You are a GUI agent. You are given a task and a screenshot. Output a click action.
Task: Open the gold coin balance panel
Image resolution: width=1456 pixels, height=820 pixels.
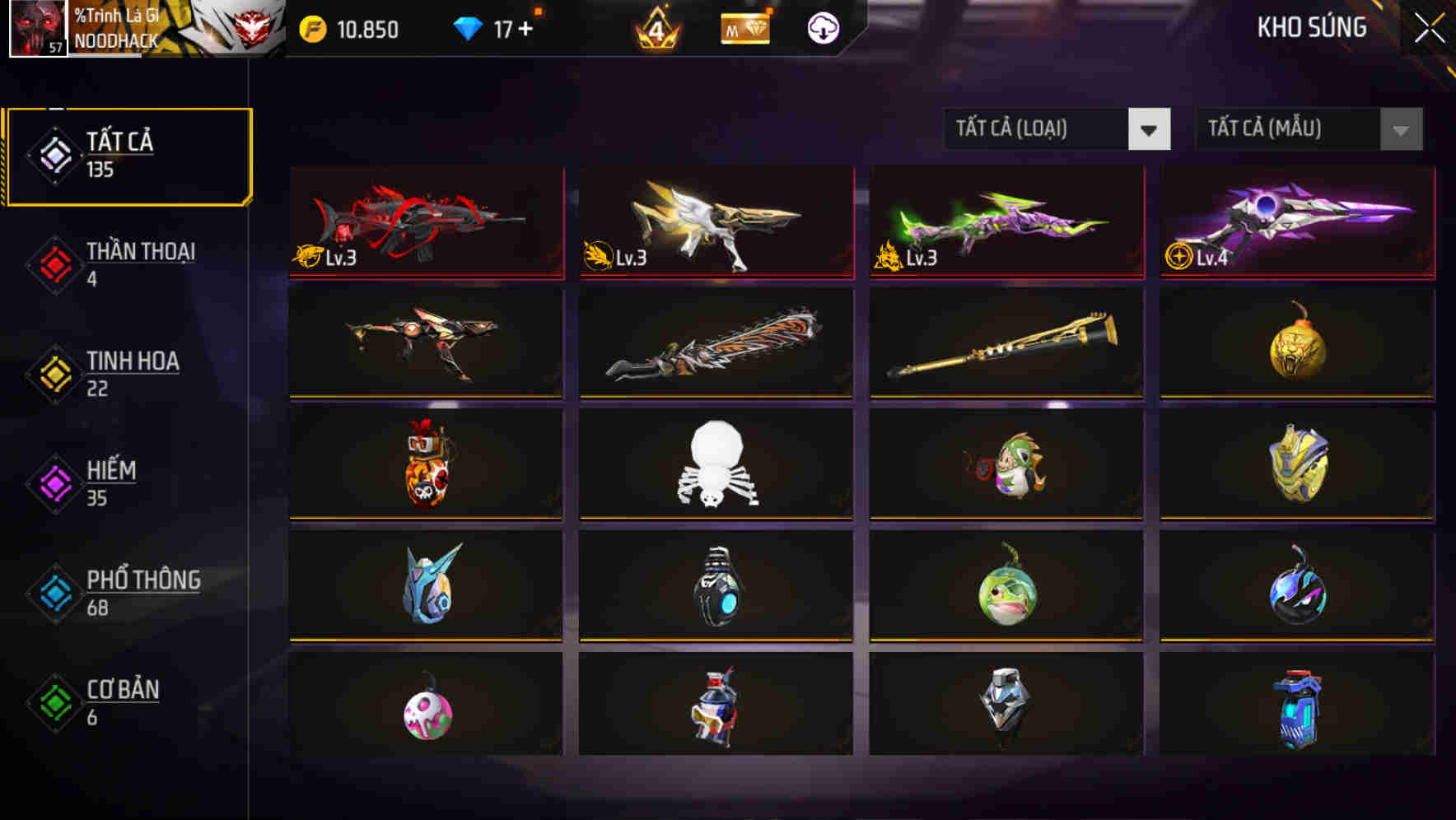coord(311,29)
